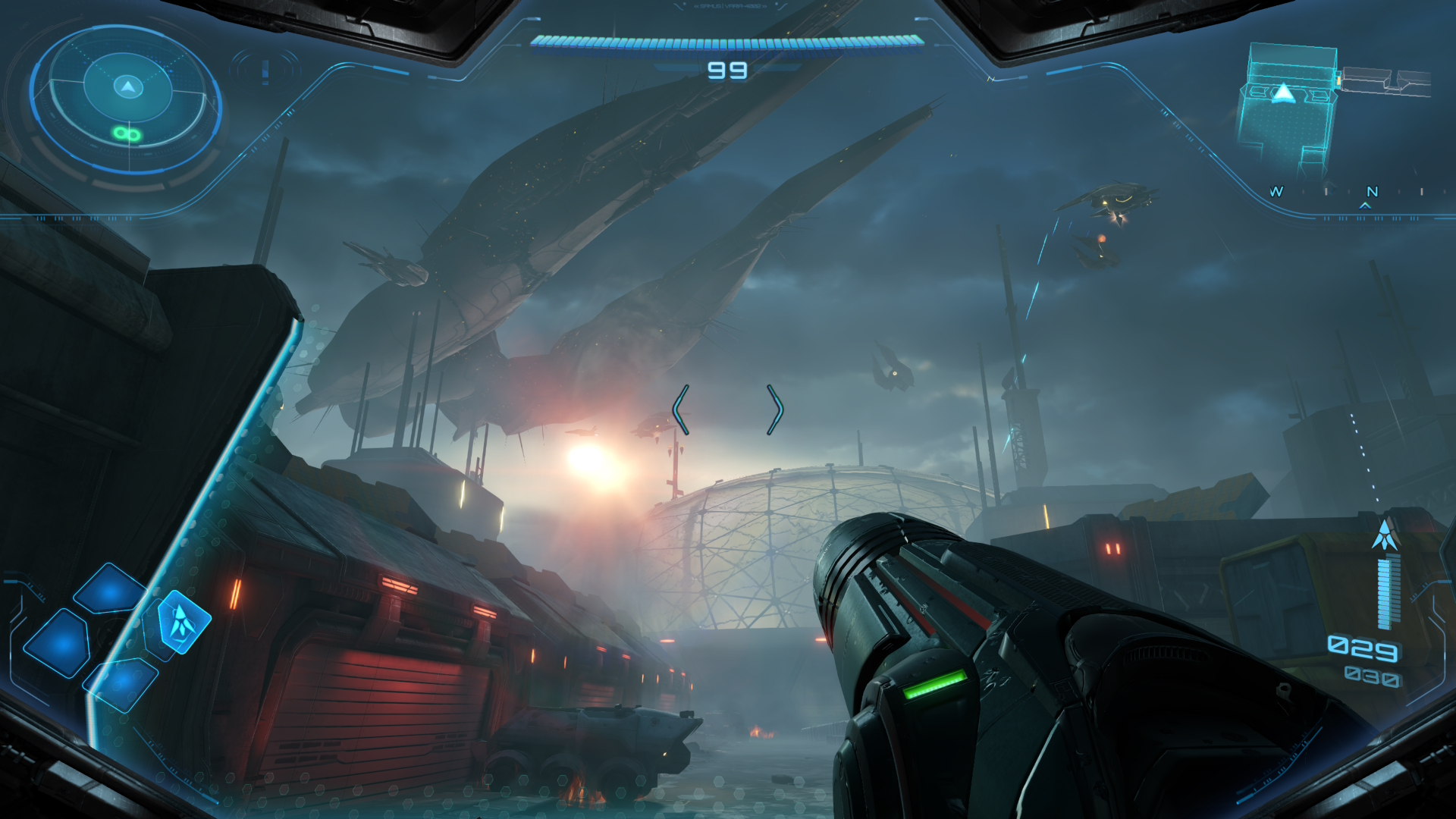Screen dimensions: 1456x819
Task: Click the compass heading strip
Action: tap(1350, 193)
